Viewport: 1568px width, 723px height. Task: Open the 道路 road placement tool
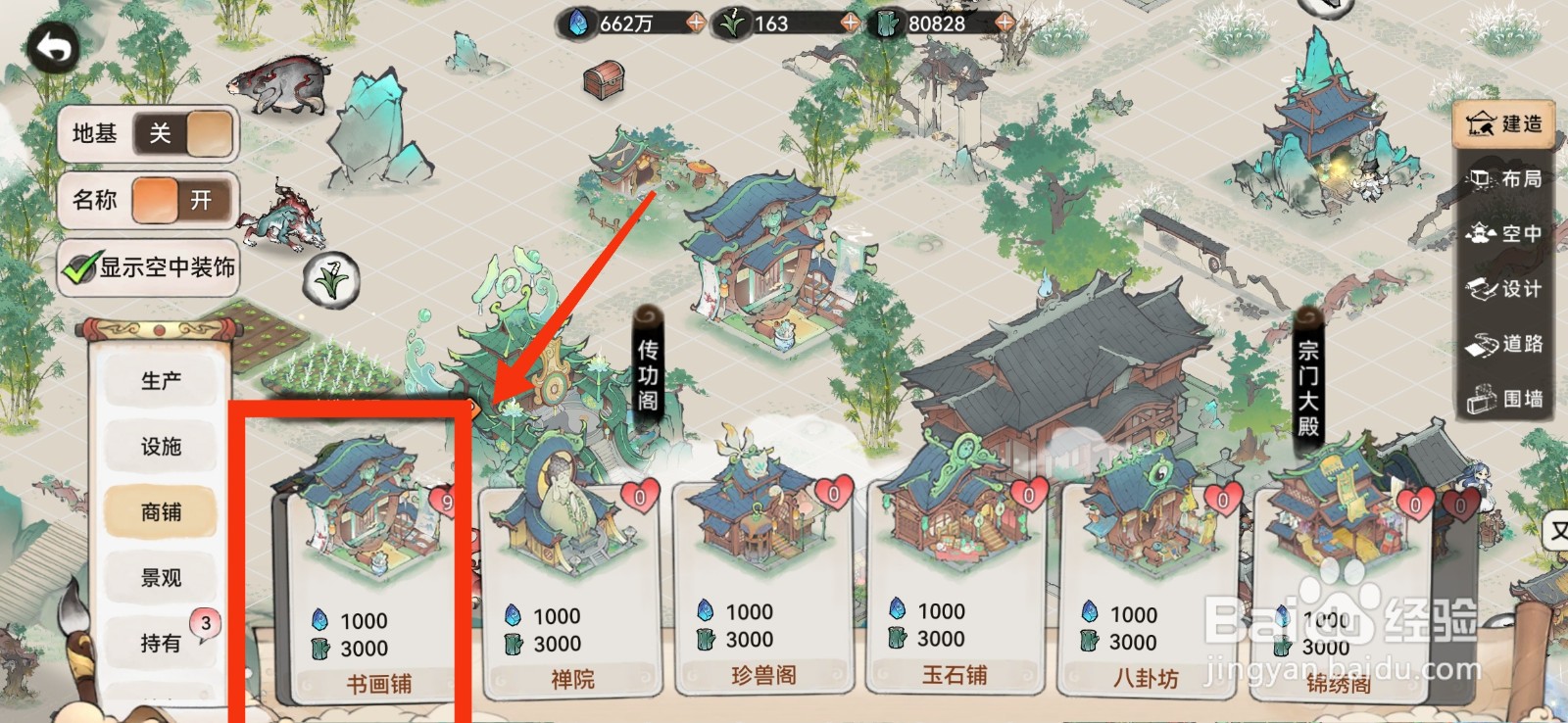coord(1506,343)
